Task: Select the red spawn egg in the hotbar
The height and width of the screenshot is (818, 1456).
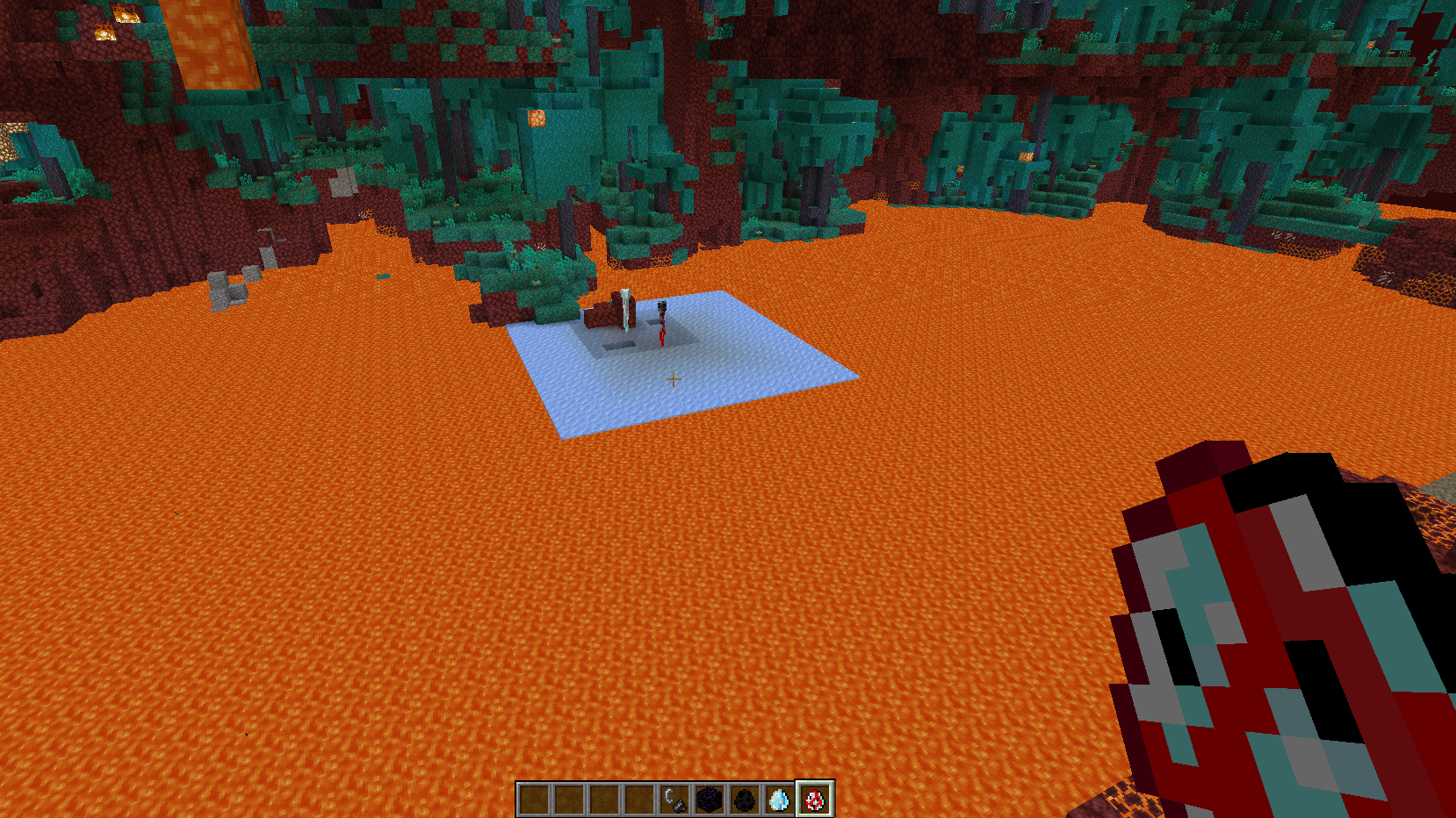Action: 814,800
